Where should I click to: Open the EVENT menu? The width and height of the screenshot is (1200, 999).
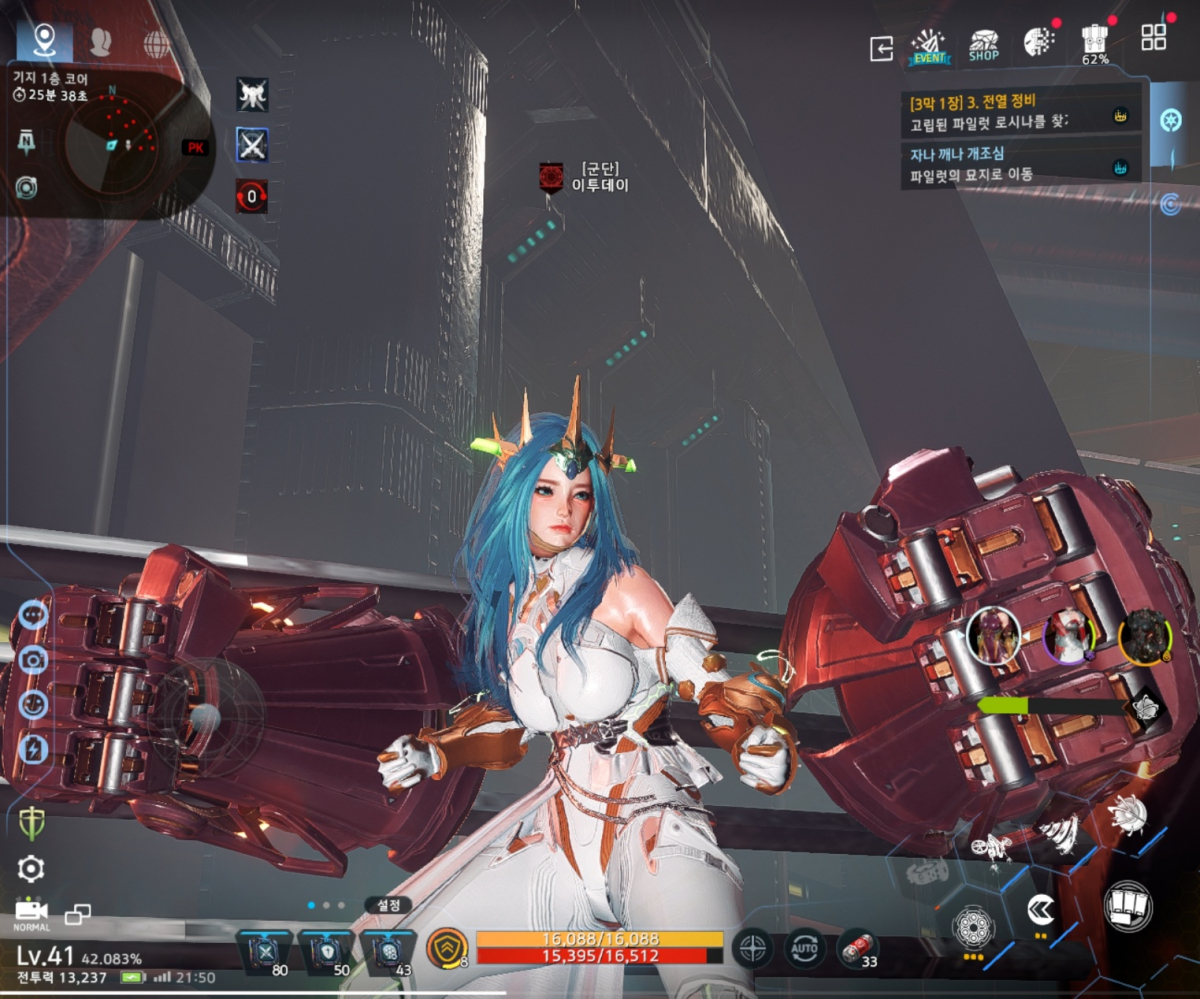coord(929,46)
